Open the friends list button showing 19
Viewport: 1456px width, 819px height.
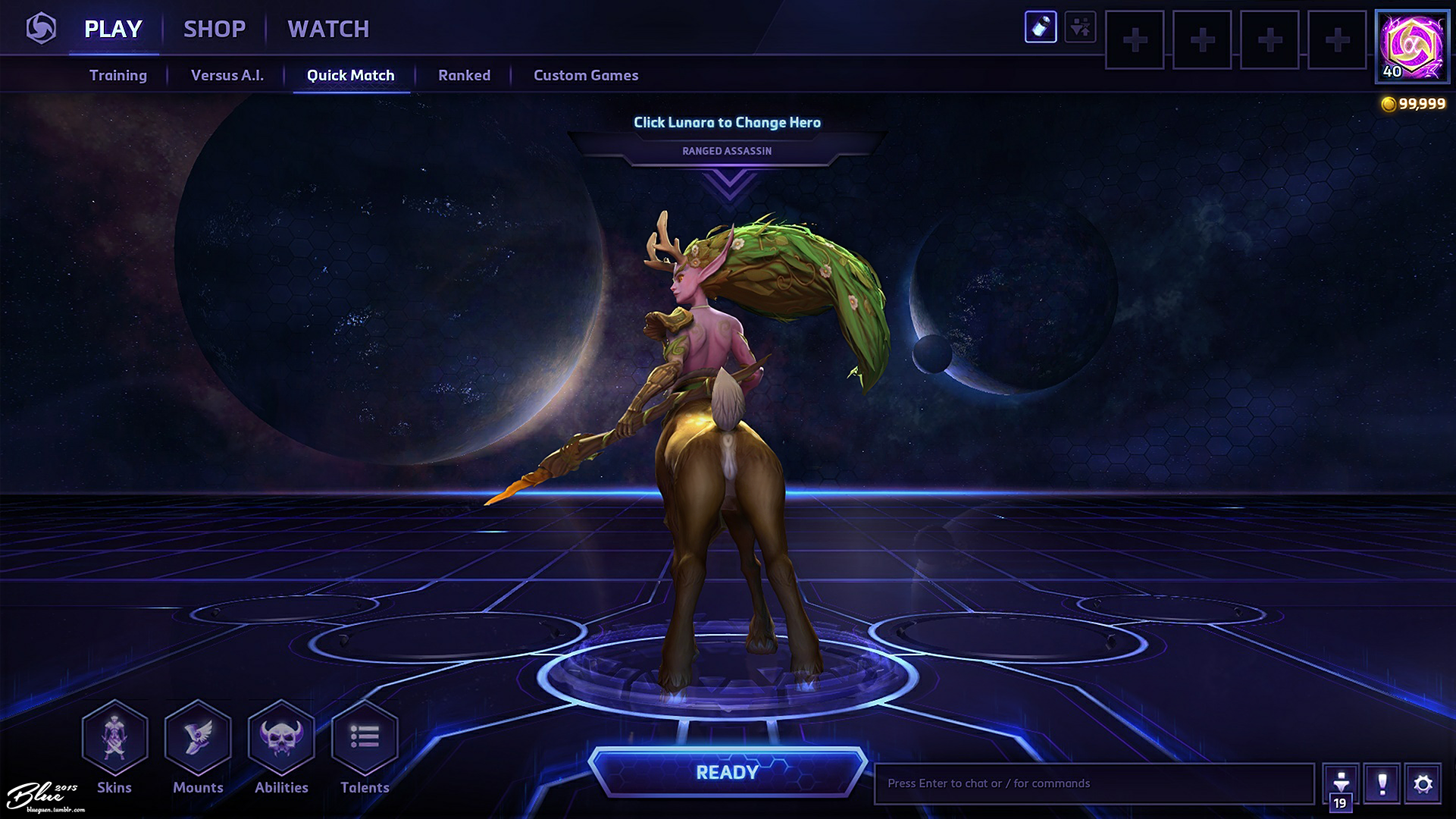[x=1340, y=787]
